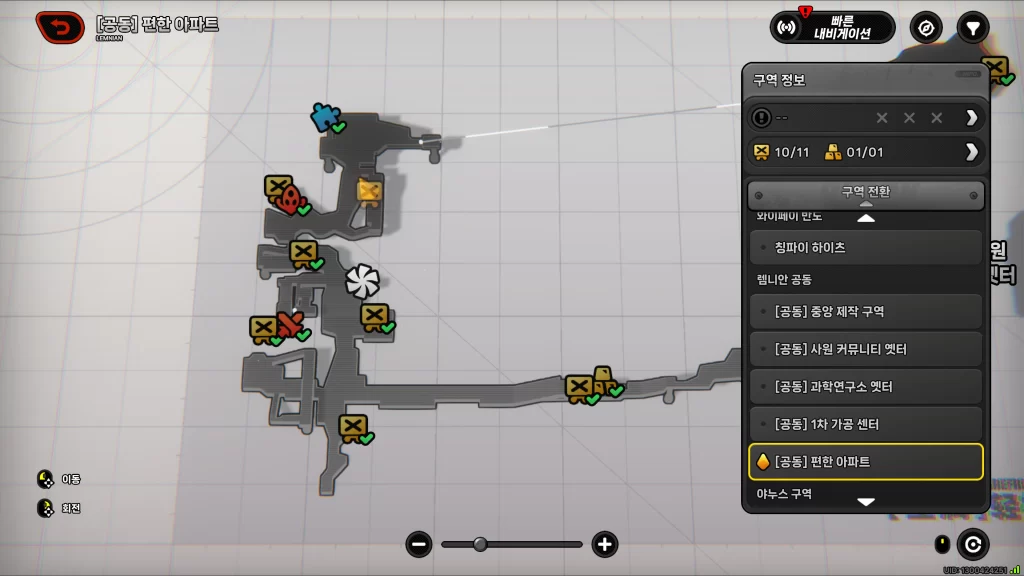Click the compass icon button
This screenshot has width=1024, height=576.
pos(926,27)
